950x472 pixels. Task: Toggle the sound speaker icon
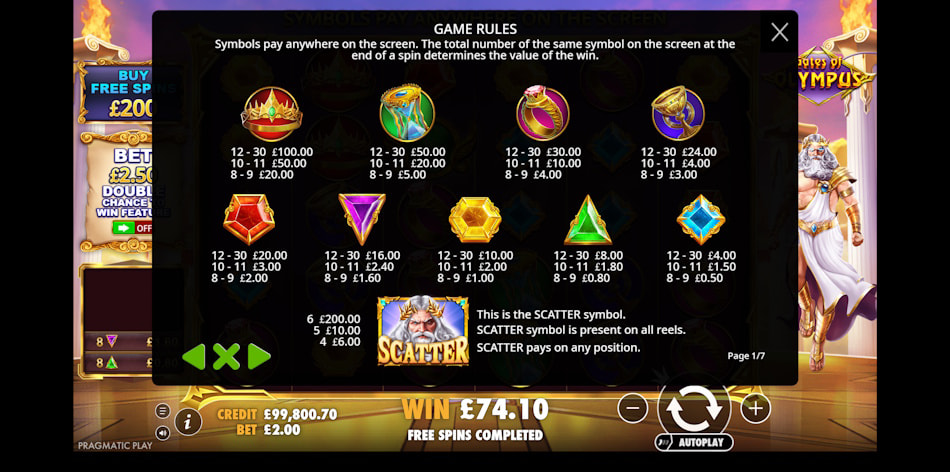(x=163, y=433)
